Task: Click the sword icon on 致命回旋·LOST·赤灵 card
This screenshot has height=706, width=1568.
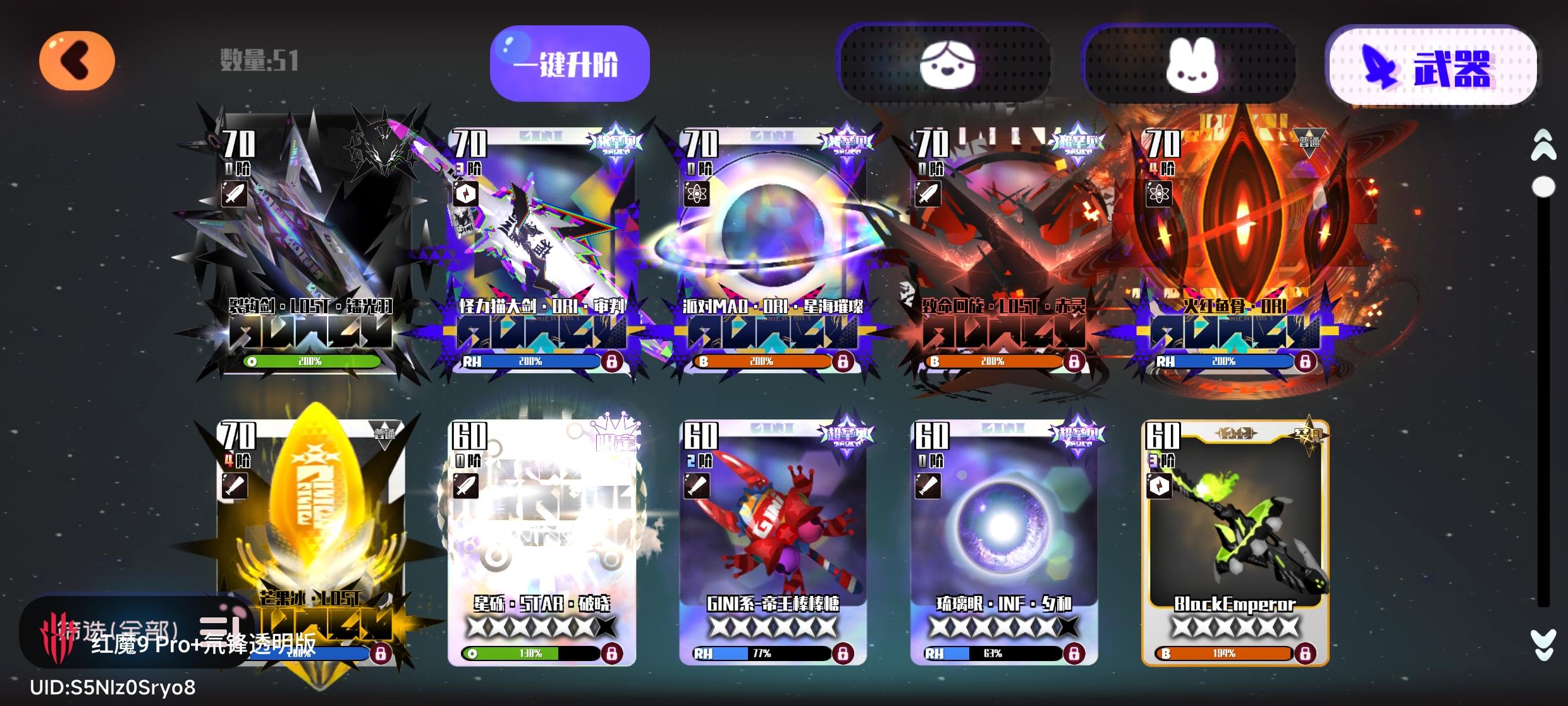Action: (x=928, y=194)
